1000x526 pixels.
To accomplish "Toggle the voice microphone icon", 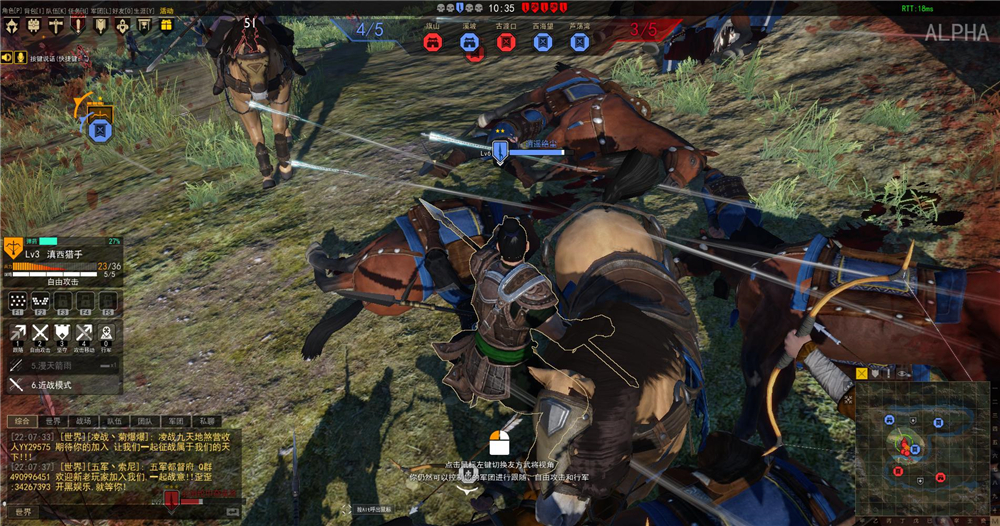I will point(19,56).
